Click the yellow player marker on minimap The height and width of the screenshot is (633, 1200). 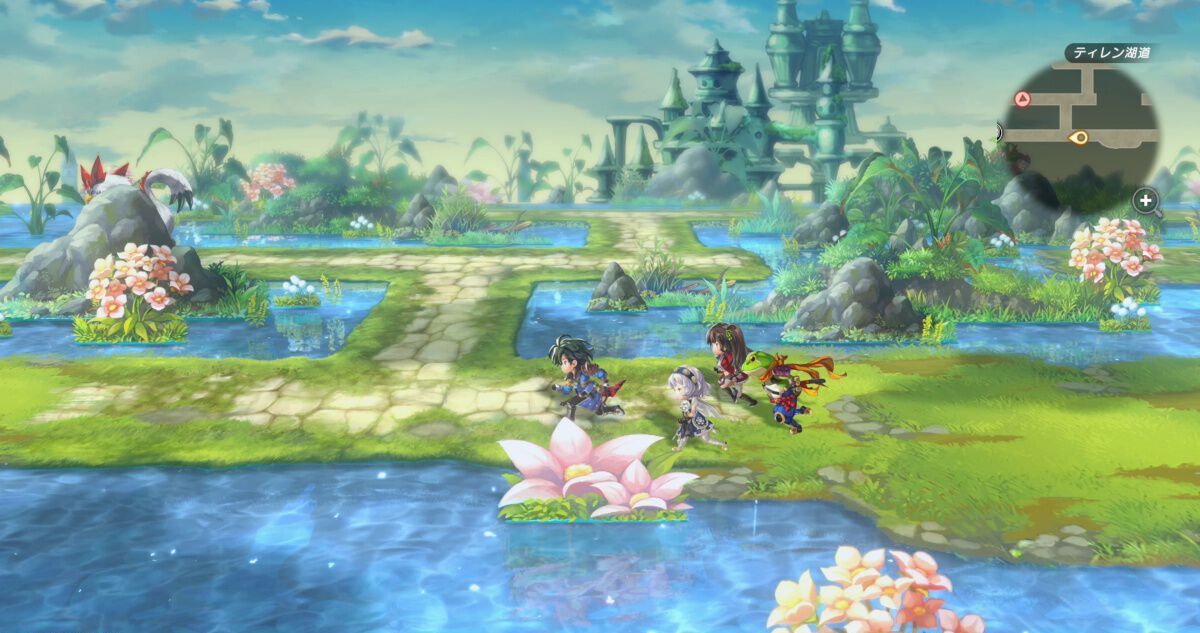click(1078, 137)
